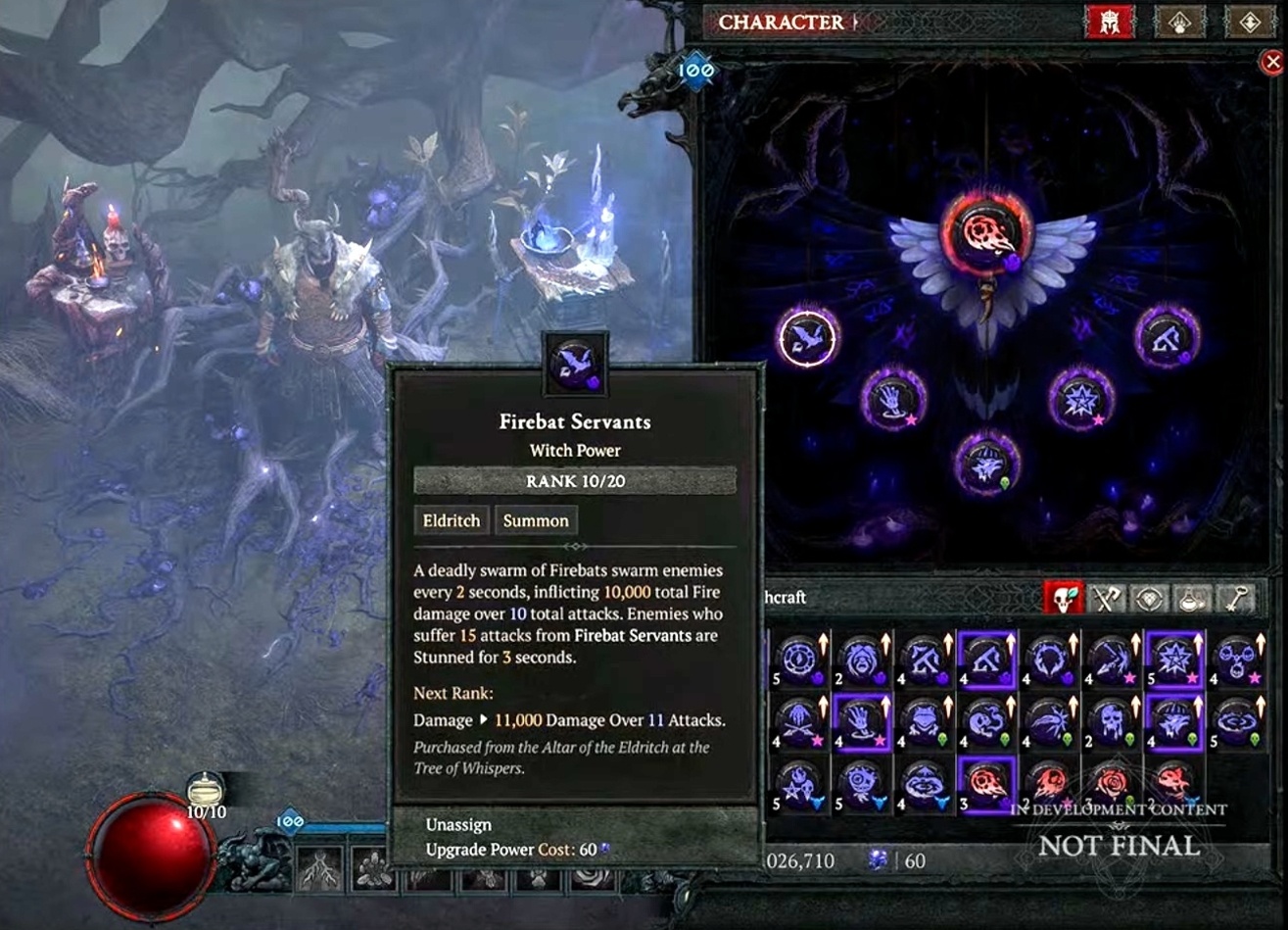Image resolution: width=1288 pixels, height=930 pixels.
Task: Open the crossed axes weapons filter
Action: click(x=1105, y=599)
